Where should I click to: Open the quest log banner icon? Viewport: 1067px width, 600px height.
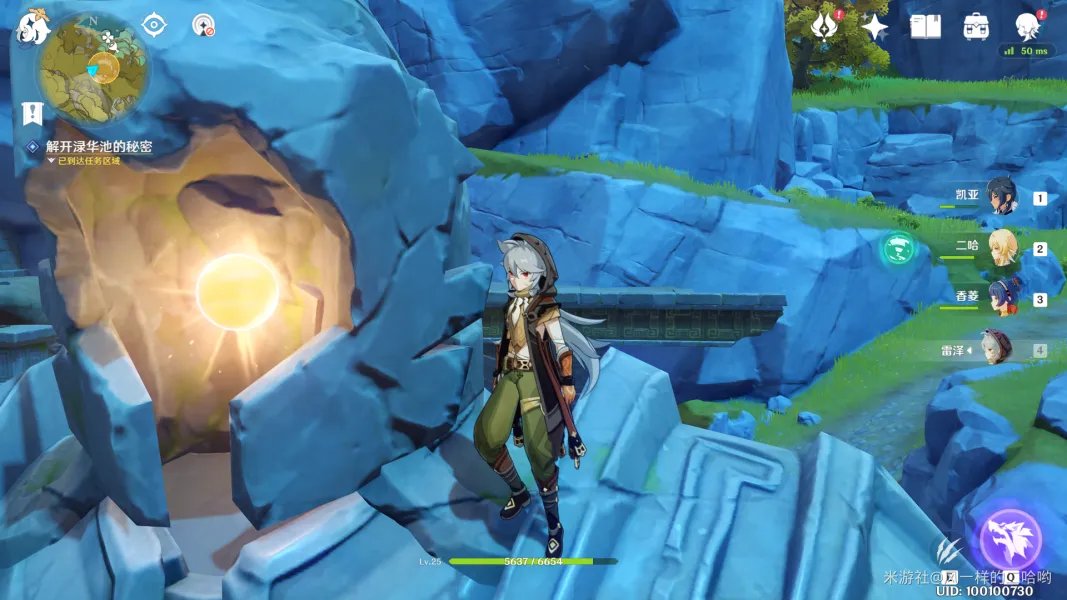pos(33,111)
